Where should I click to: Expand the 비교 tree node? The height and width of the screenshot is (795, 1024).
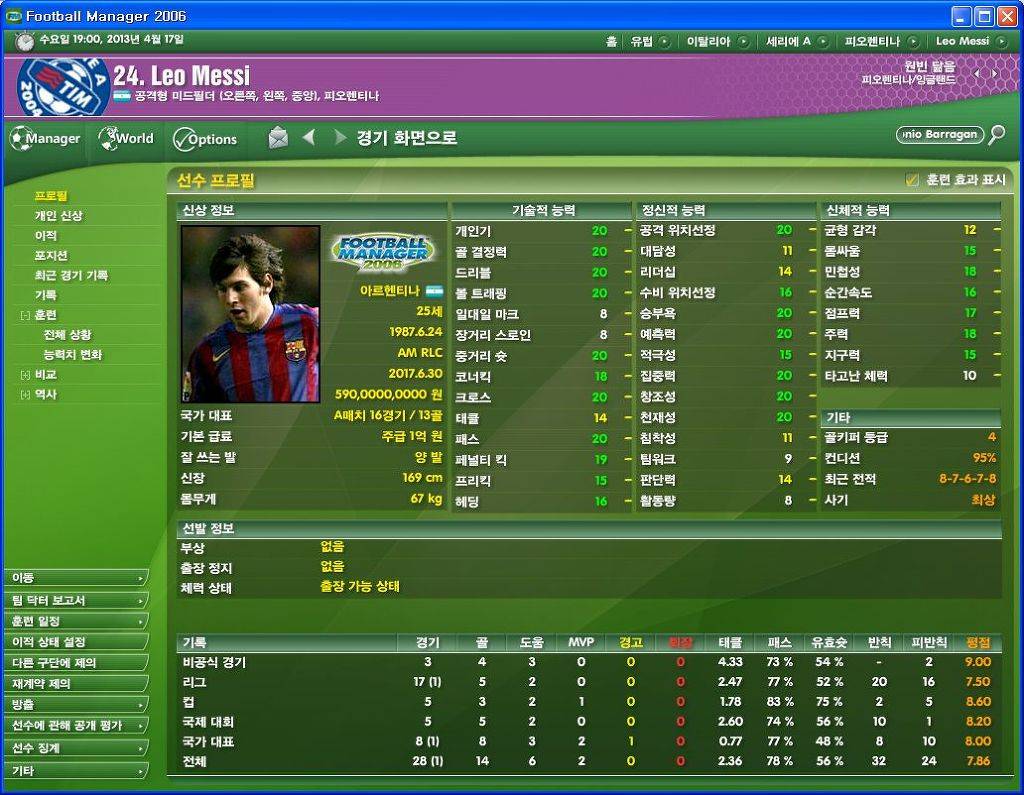click(25, 375)
